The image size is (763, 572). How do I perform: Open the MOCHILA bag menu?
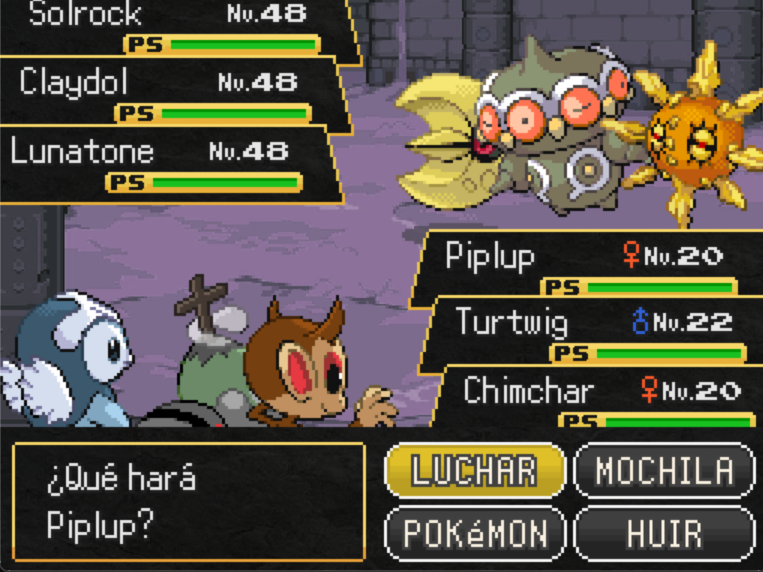pyautogui.click(x=664, y=471)
